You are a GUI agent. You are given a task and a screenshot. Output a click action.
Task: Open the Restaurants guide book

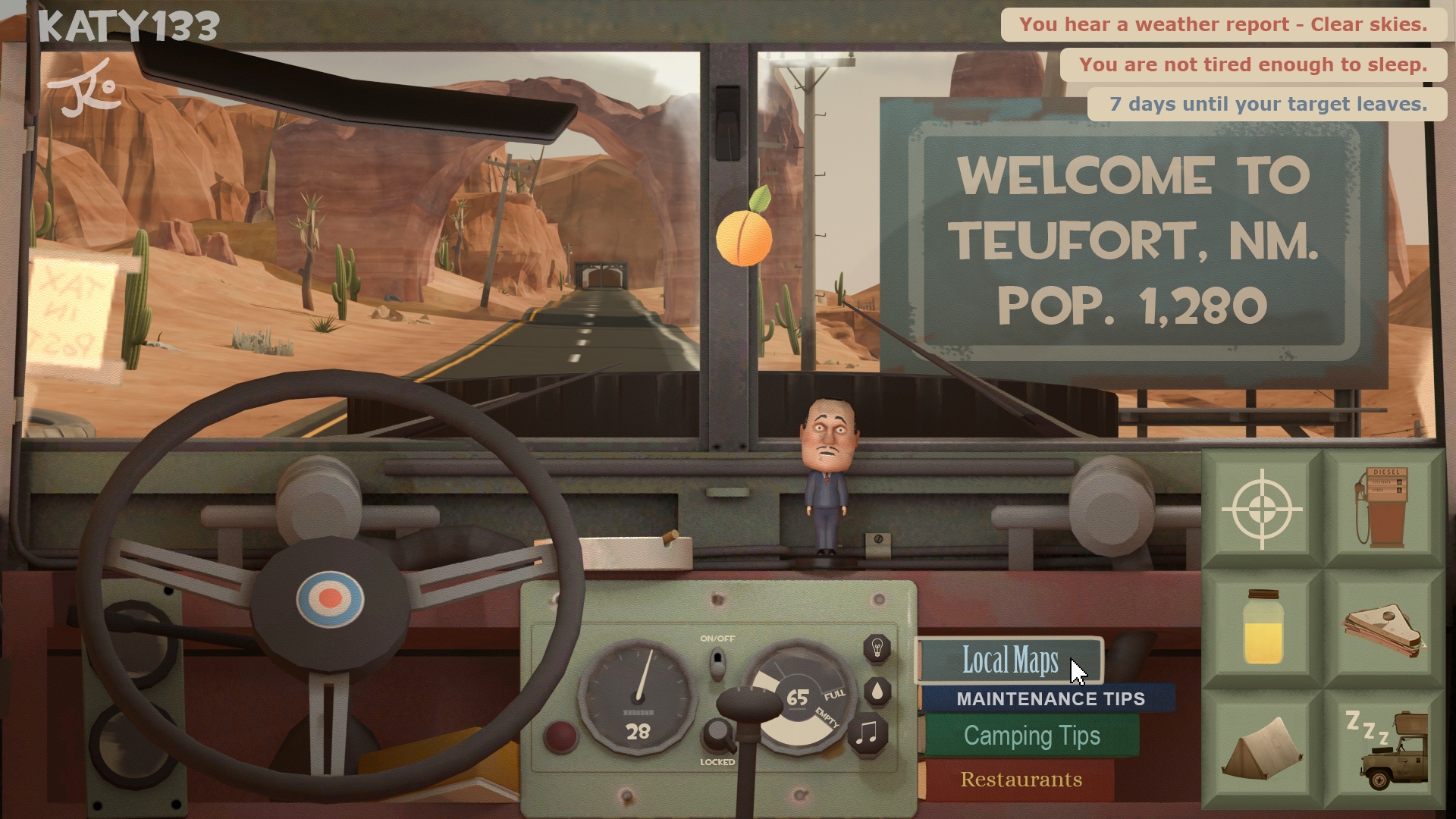[1021, 780]
